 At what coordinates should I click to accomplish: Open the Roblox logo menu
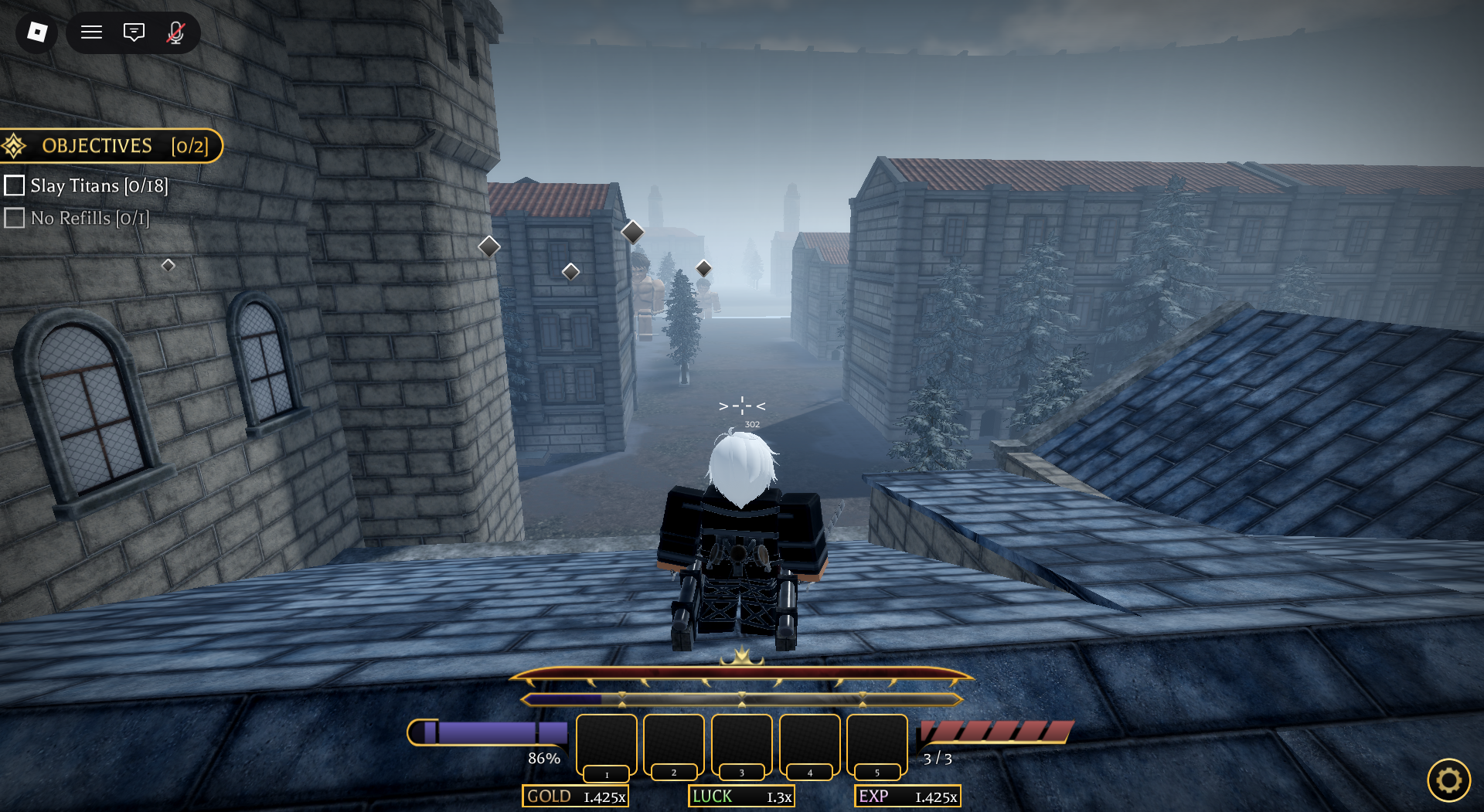point(36,32)
